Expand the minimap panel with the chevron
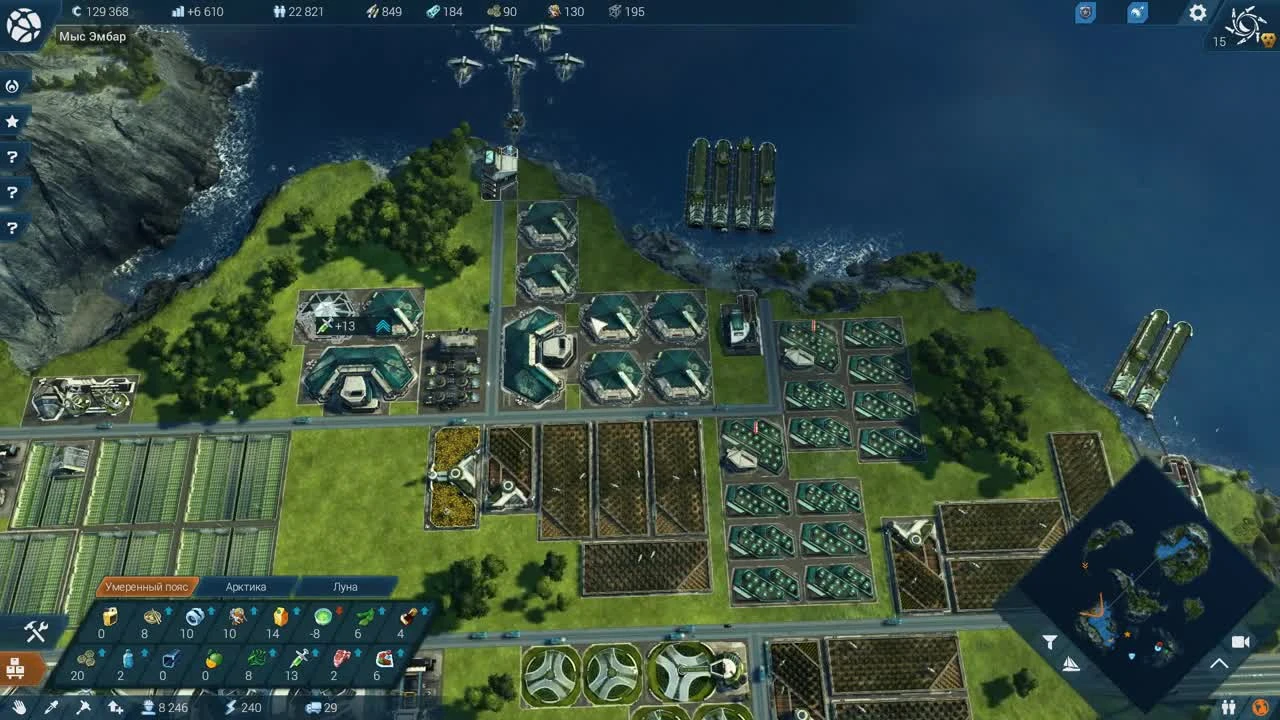Screen dimensions: 1280x720 coord(1217,664)
